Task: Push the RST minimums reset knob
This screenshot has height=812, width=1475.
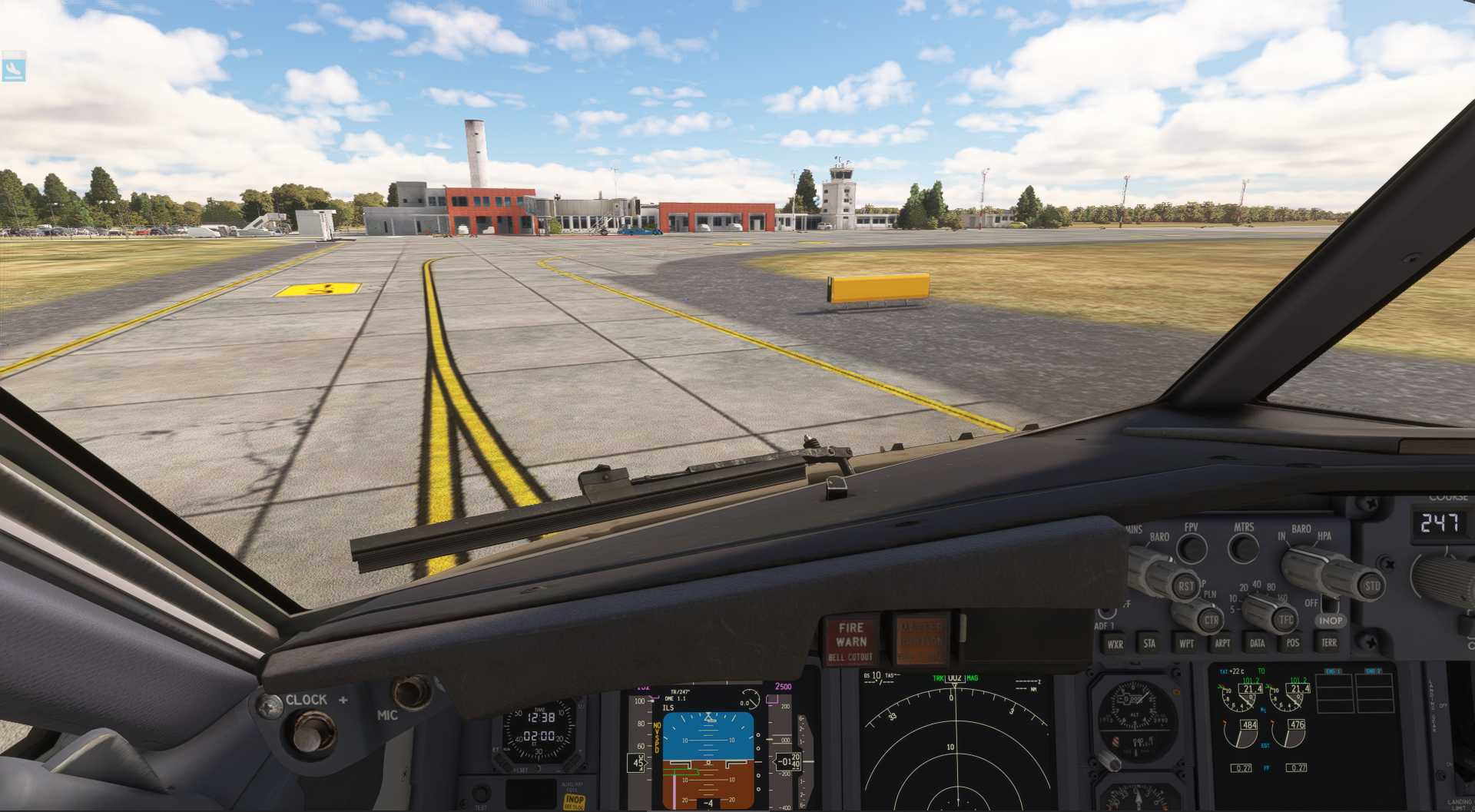Action: click(1185, 586)
